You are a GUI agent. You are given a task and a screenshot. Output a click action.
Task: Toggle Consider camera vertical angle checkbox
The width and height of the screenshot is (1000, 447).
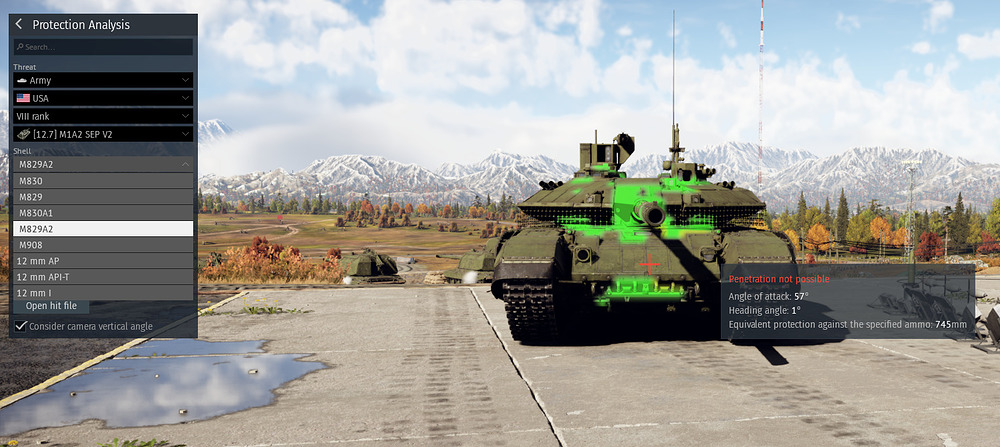pos(20,326)
